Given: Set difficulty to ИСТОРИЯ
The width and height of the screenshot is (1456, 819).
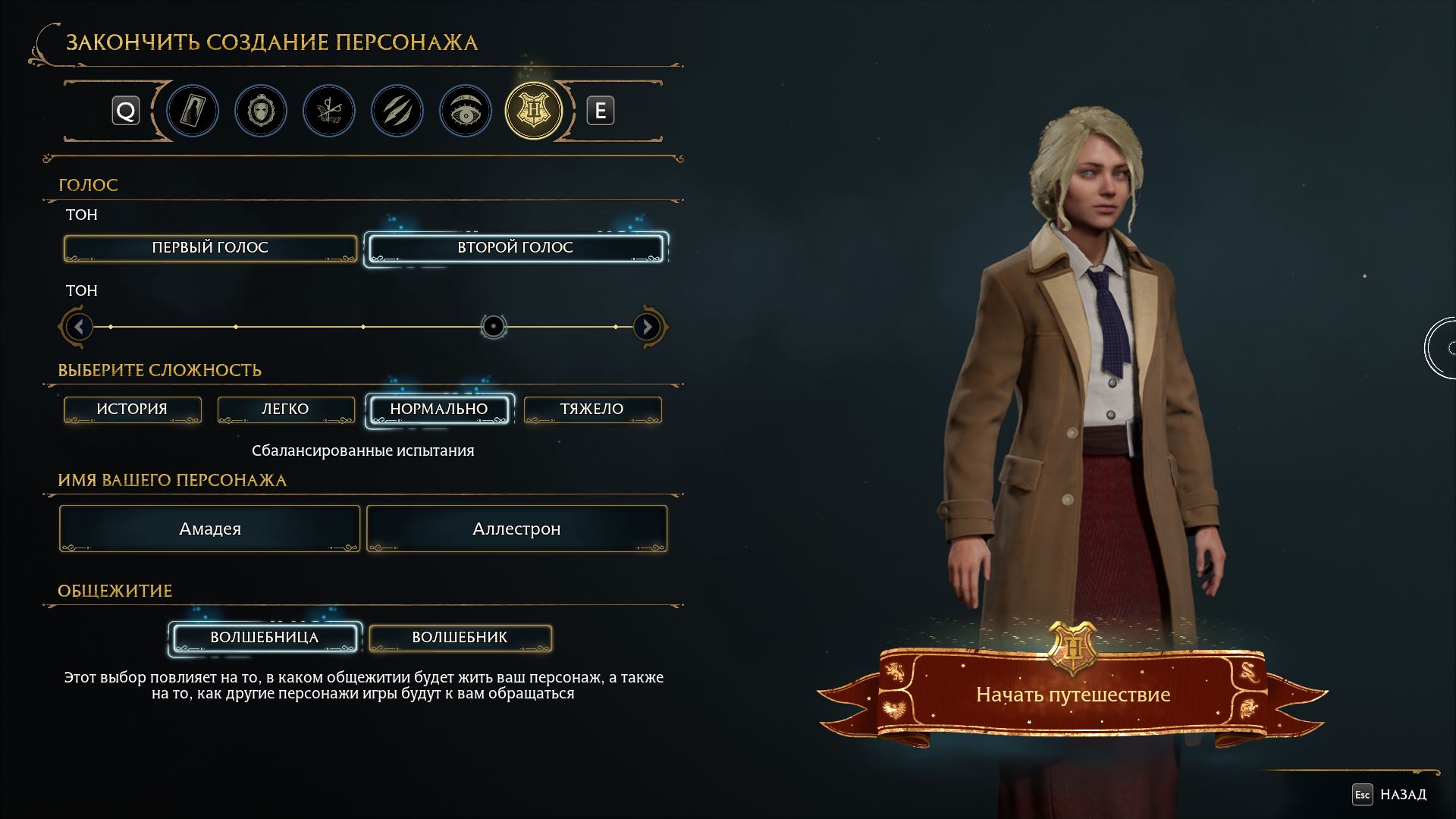Looking at the screenshot, I should (x=132, y=409).
